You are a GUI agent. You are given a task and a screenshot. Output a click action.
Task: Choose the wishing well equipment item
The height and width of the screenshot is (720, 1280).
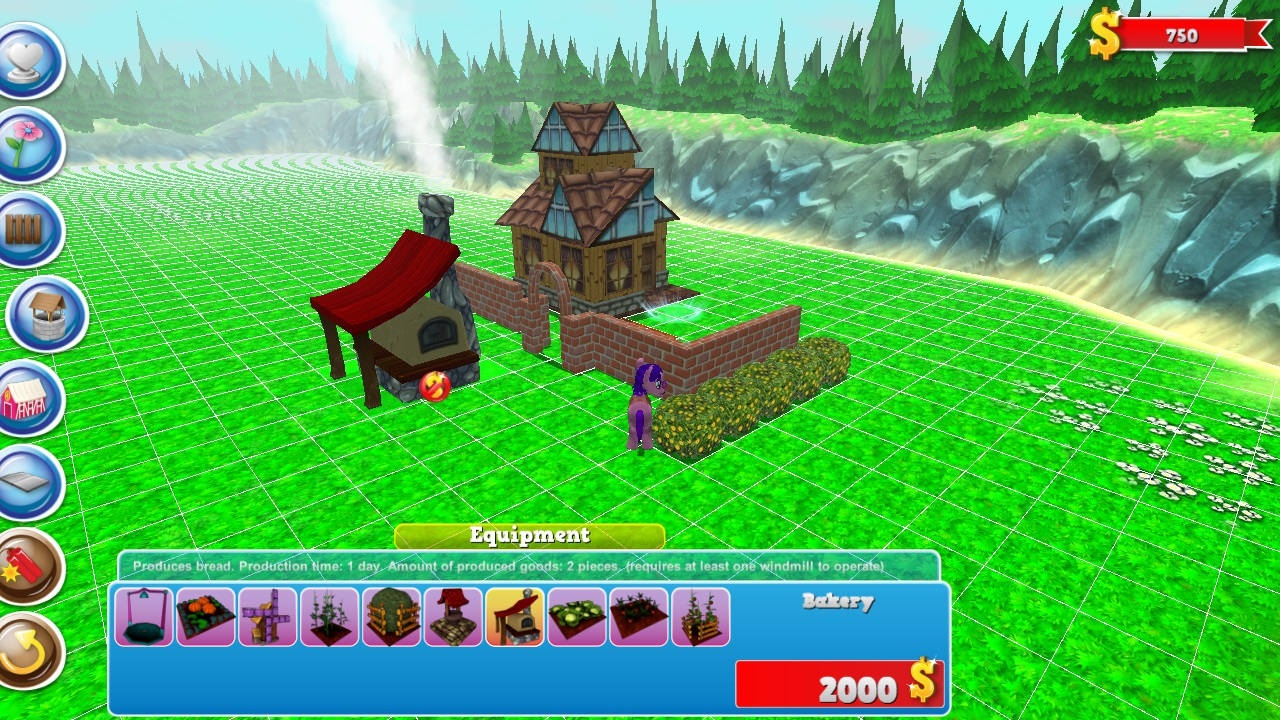tap(450, 615)
